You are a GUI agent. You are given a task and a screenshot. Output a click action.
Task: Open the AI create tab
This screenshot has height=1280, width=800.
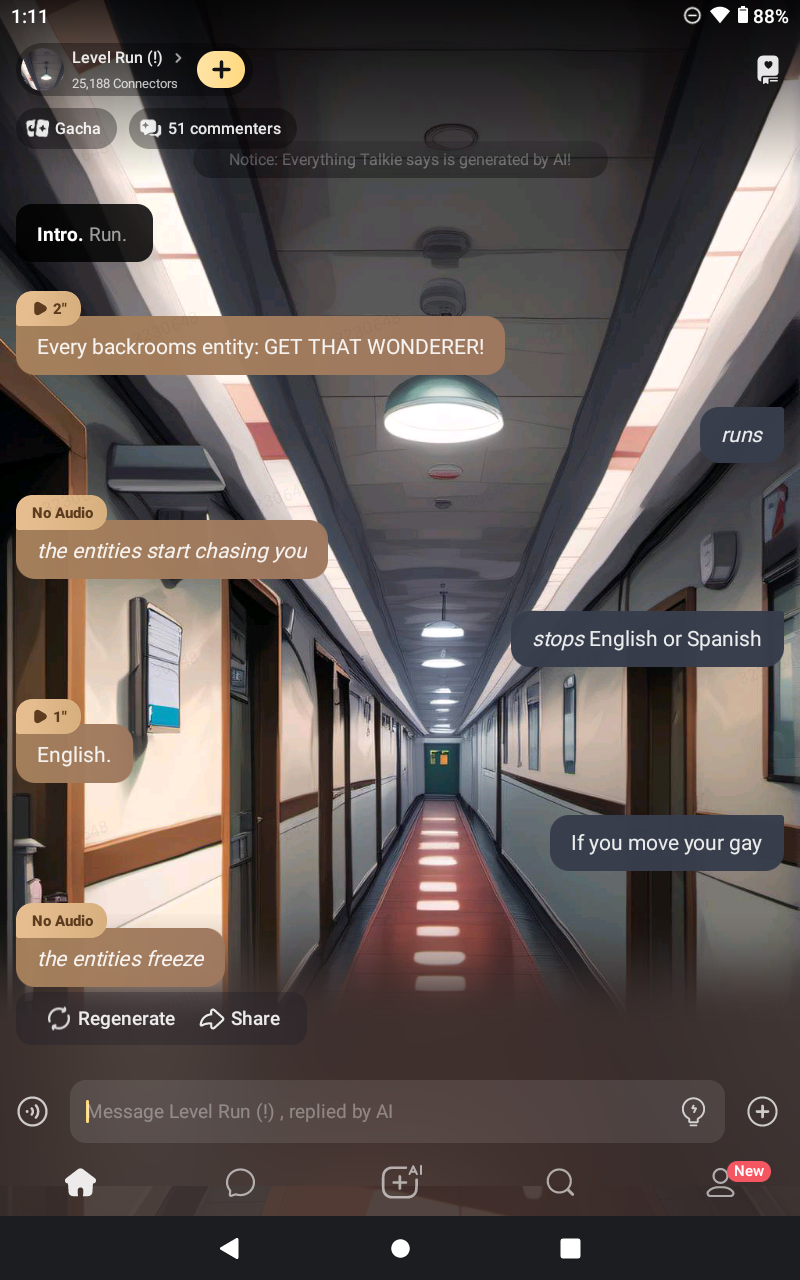click(401, 1183)
